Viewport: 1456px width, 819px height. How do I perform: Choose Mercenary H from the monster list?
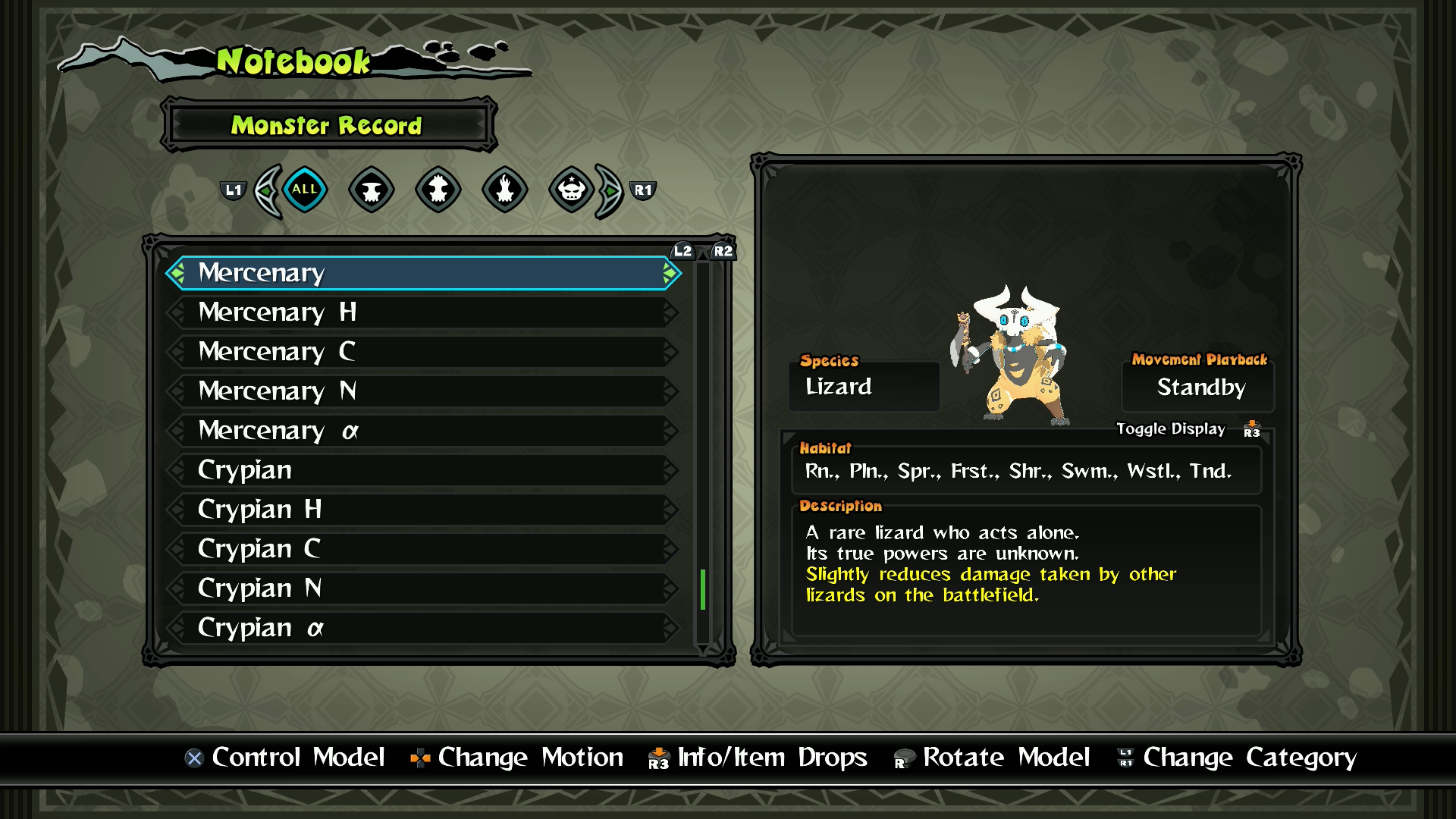point(423,312)
